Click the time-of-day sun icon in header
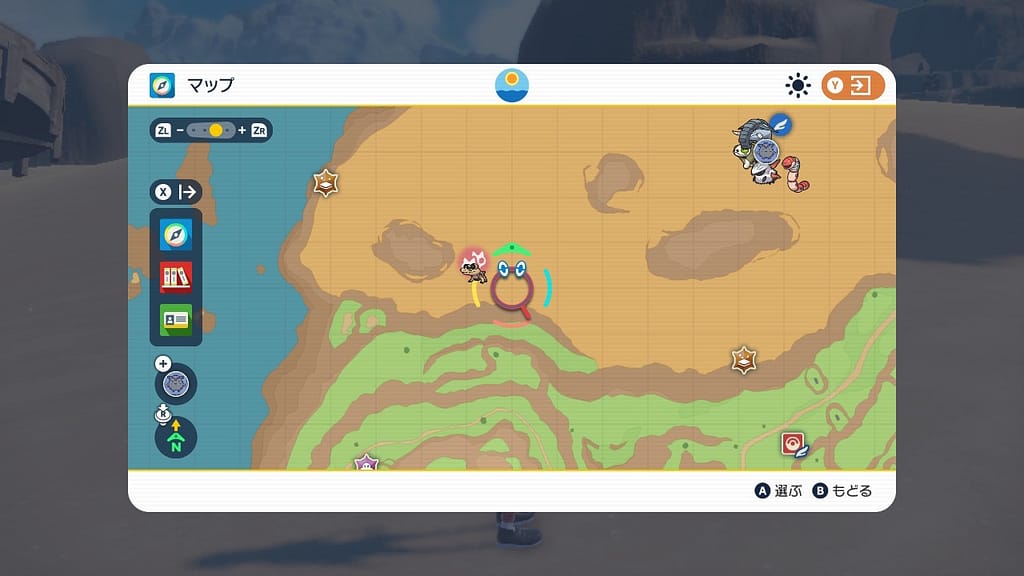 512,85
